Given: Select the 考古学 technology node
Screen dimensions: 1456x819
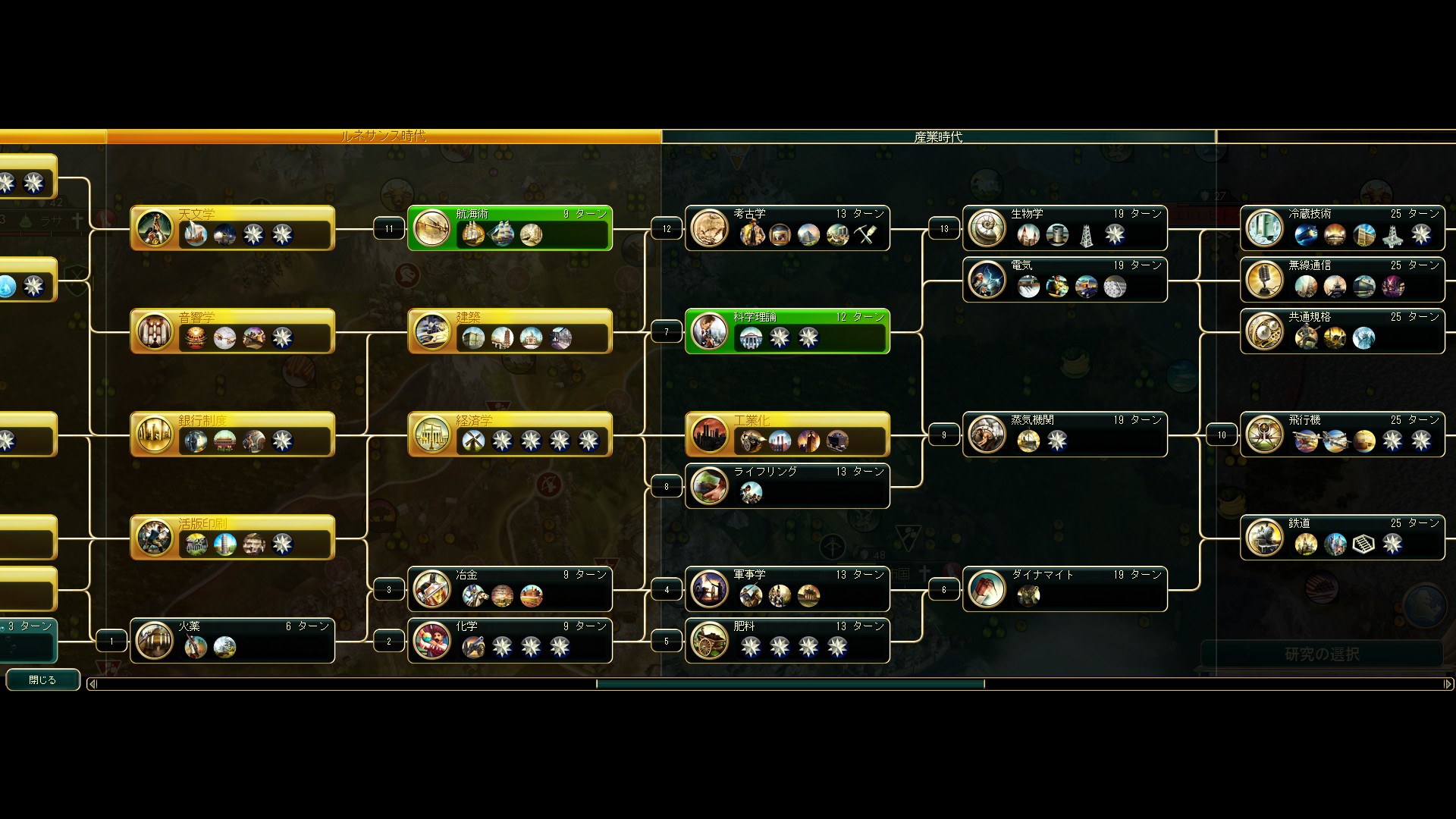Looking at the screenshot, I should point(787,227).
